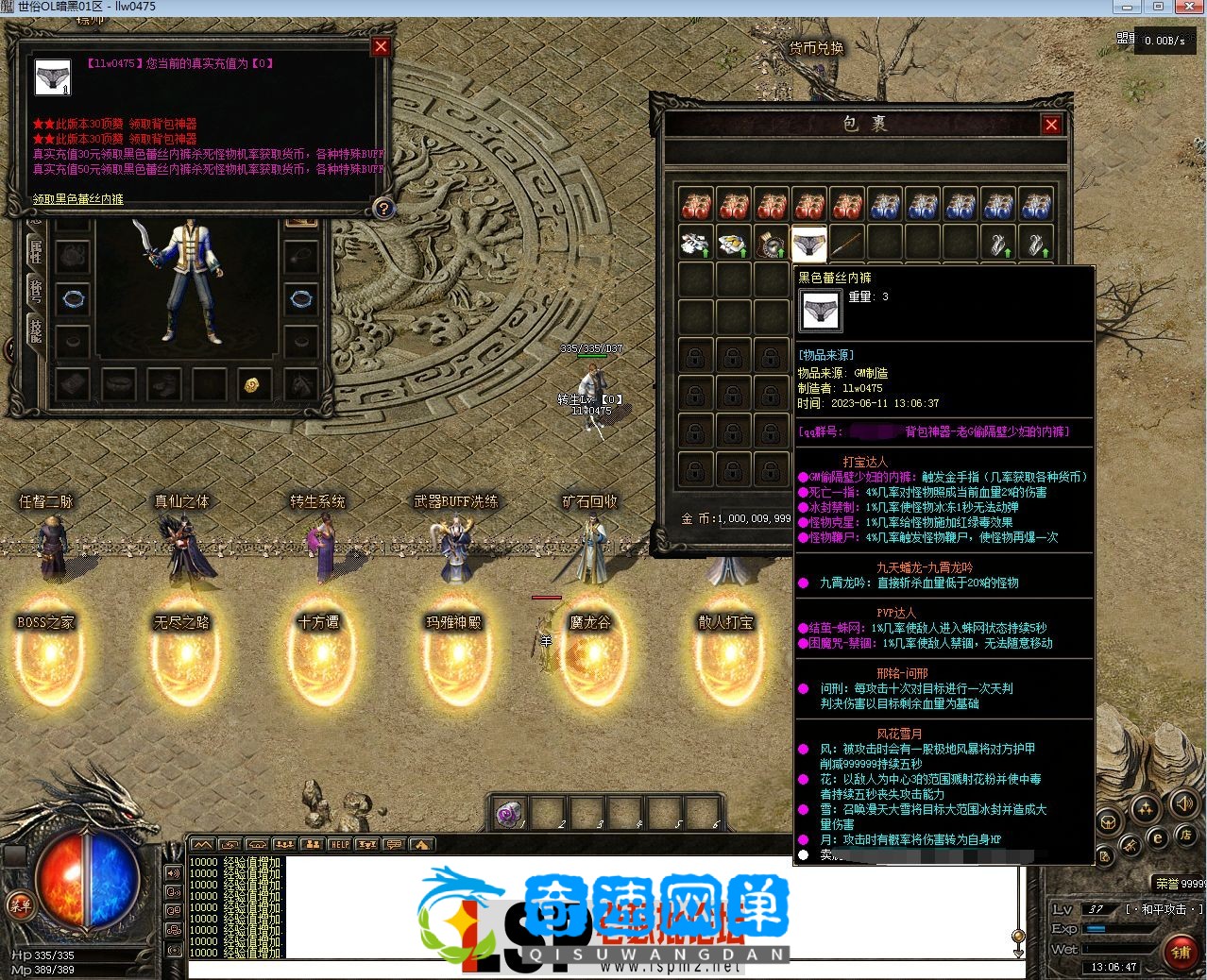Screen dimensions: 1207x980
Task: Minimize the game window
Action: 1126,7
